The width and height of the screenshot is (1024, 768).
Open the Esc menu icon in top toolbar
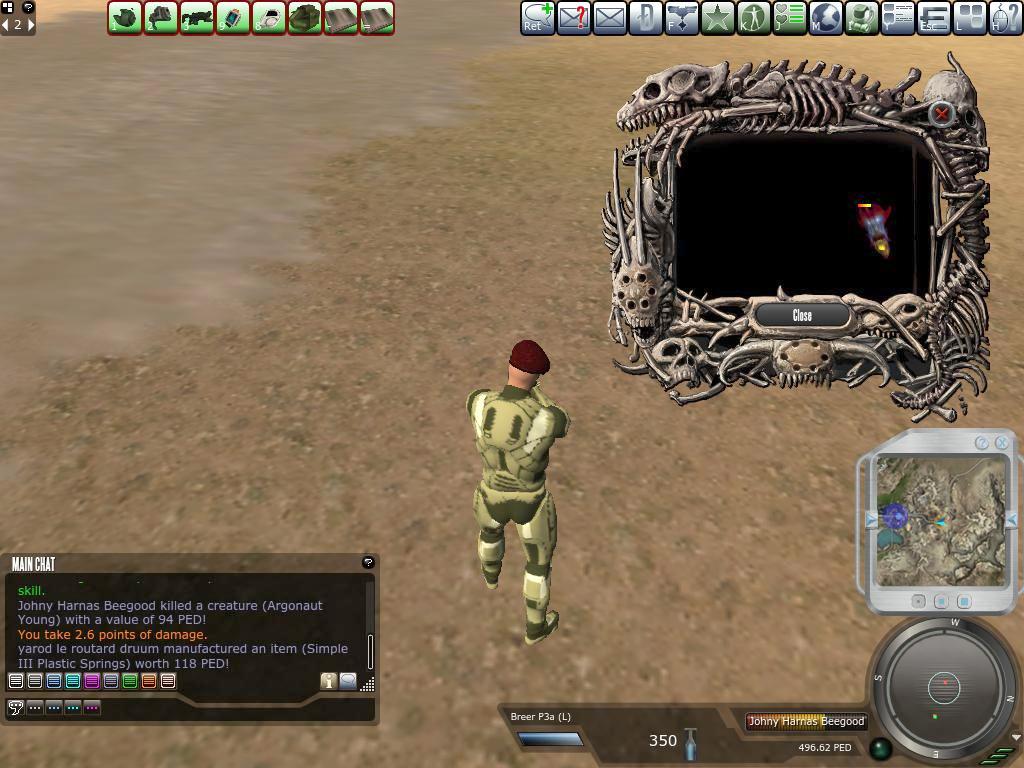(x=934, y=17)
